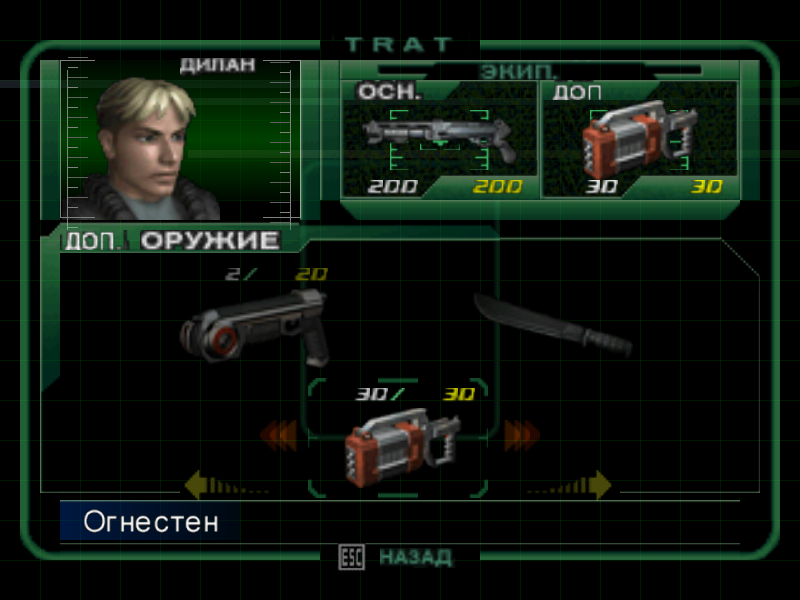The height and width of the screenshot is (600, 800).
Task: Go to previous page with yellow left arrow
Action: [x=198, y=486]
